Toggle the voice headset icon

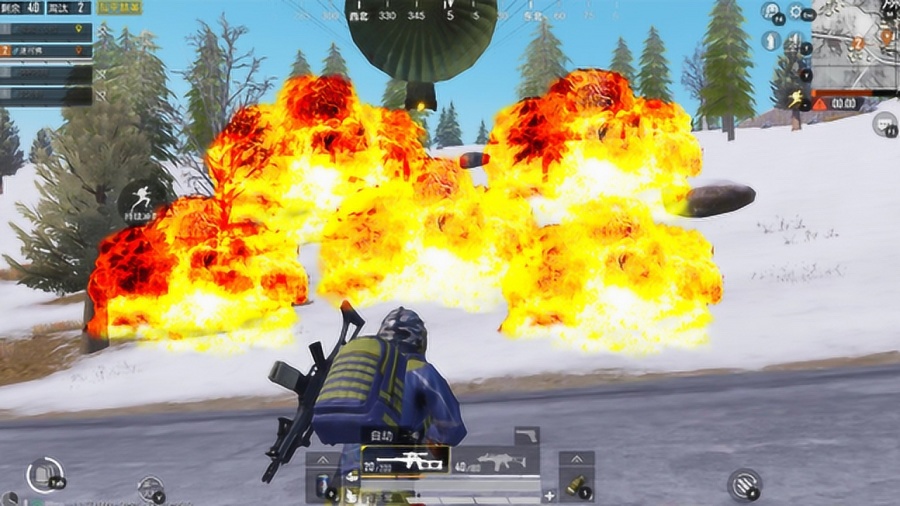(x=770, y=12)
